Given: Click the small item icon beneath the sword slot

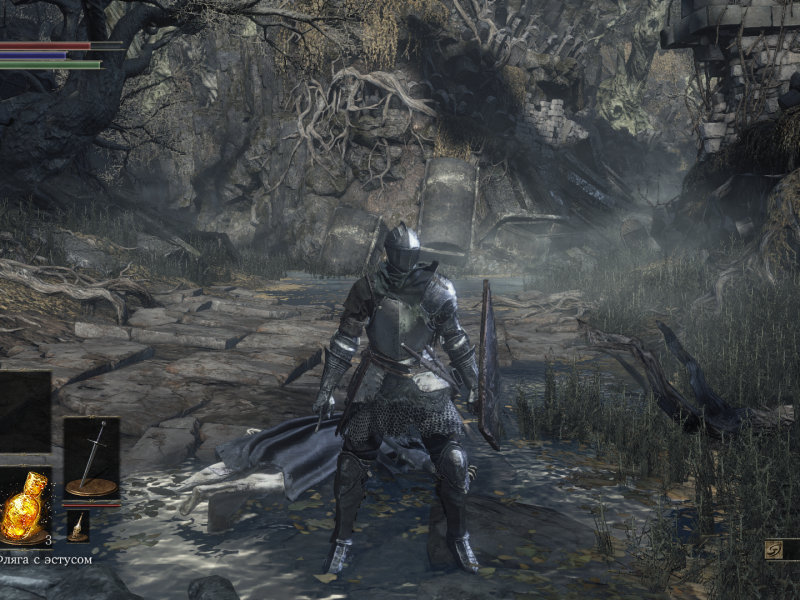Looking at the screenshot, I should 77,526.
